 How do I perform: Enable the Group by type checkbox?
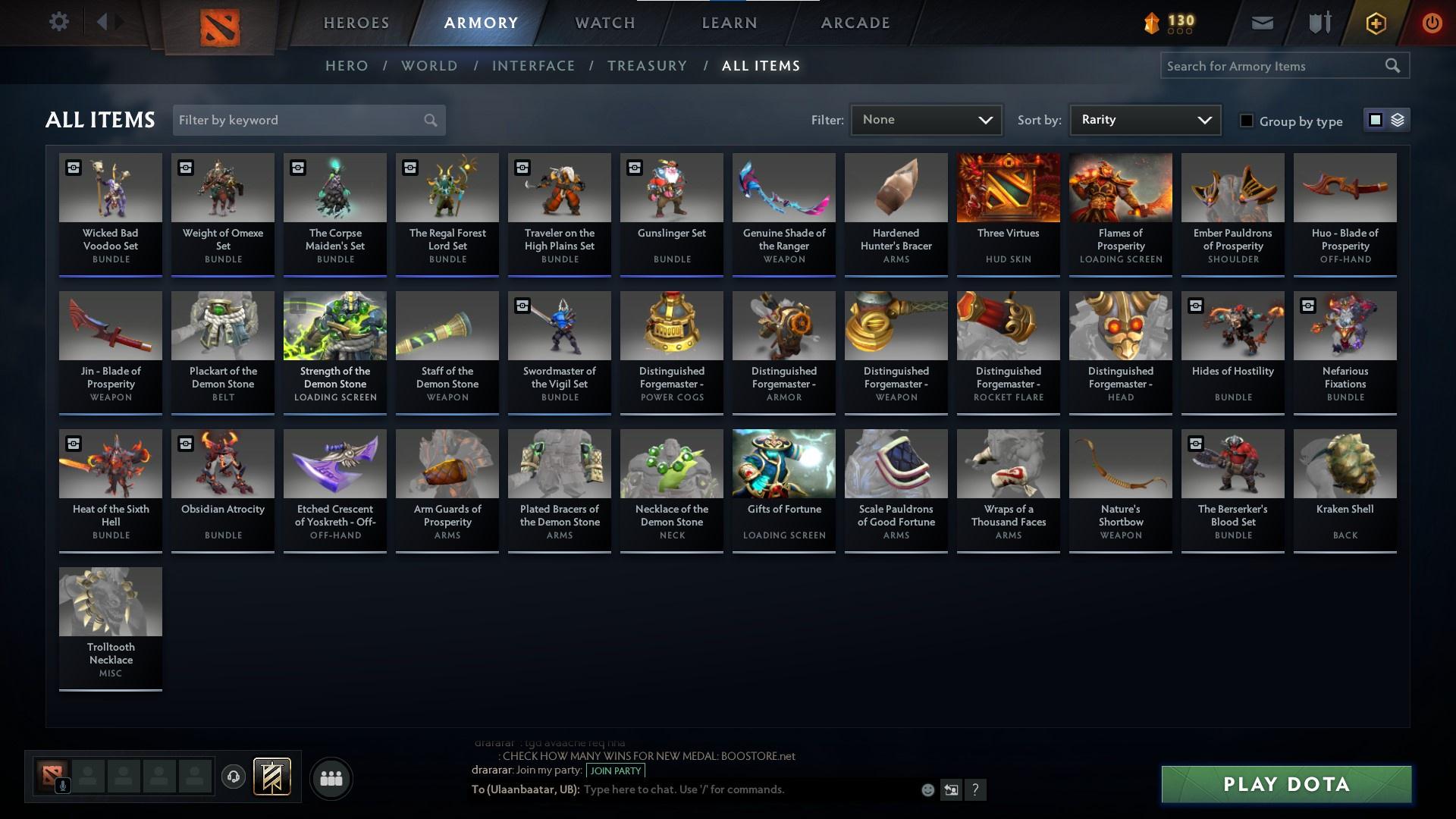[1247, 121]
